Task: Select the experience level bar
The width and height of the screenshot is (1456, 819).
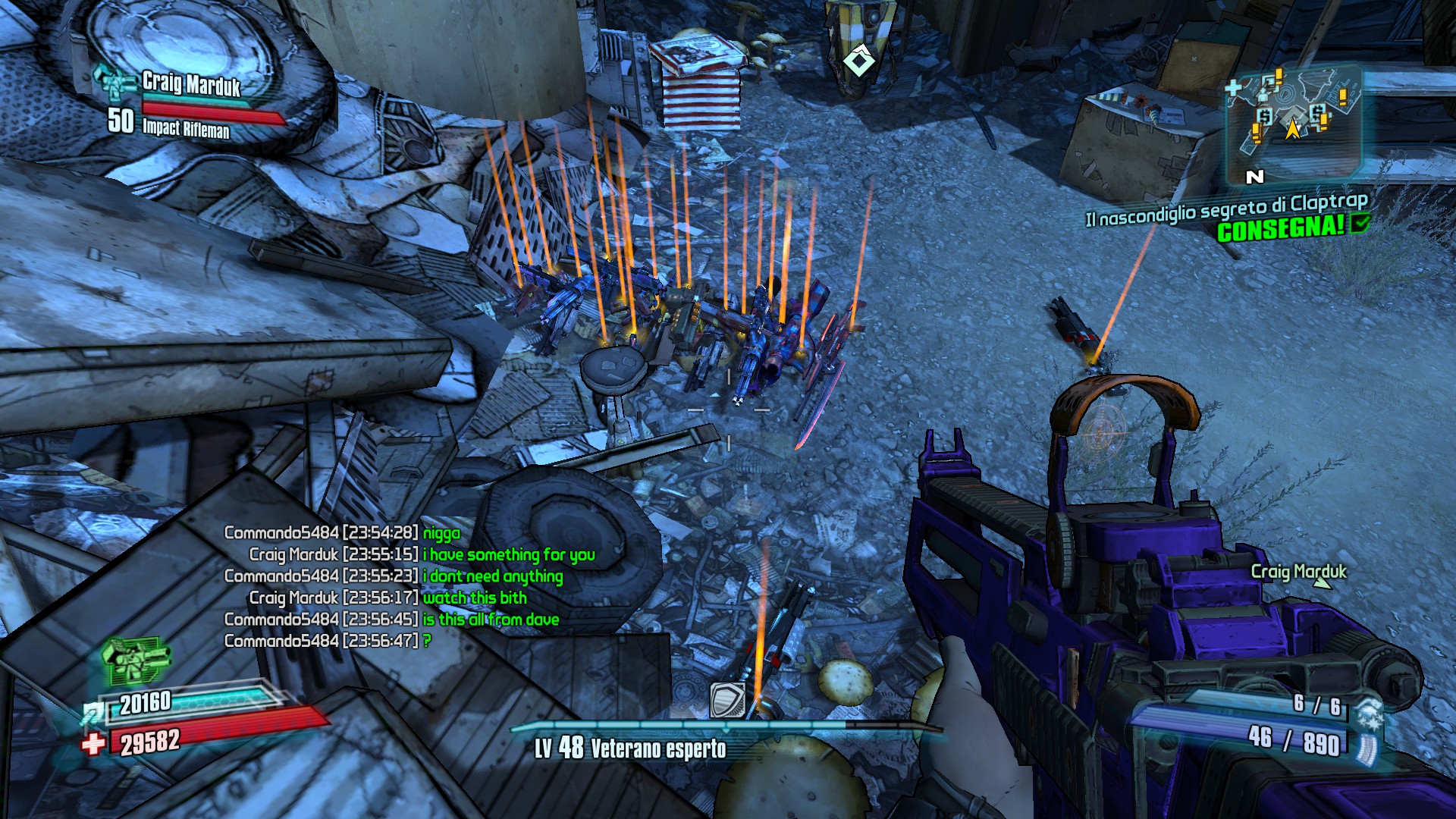Action: [x=726, y=727]
